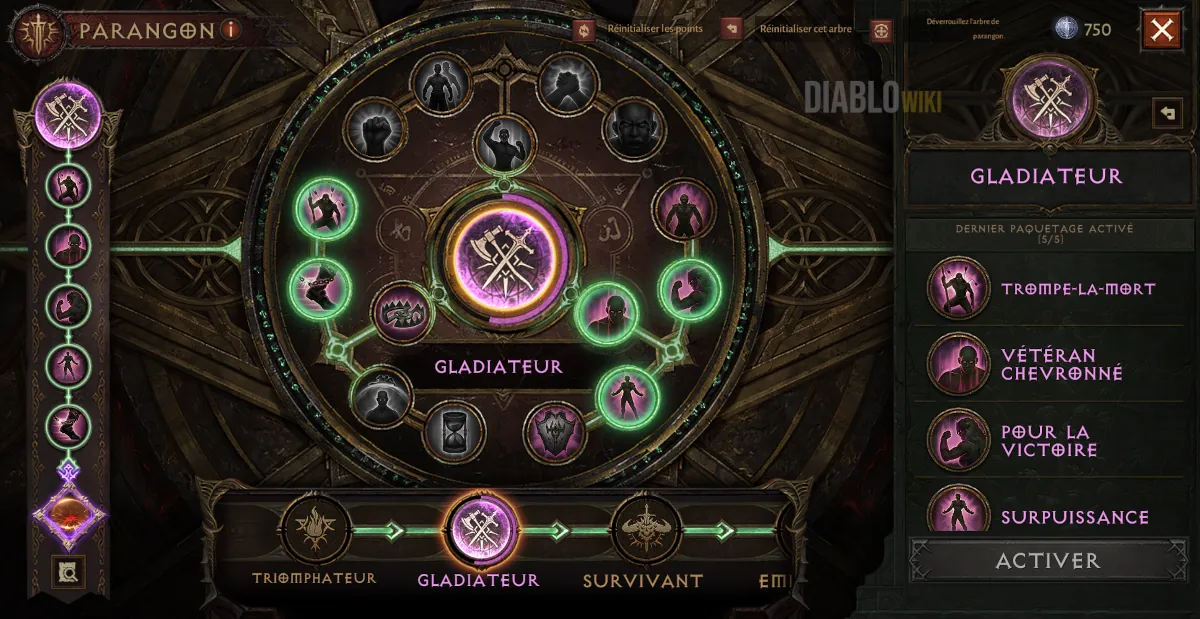Choose Réinitialiser cet arbre
This screenshot has height=619, width=1200.
click(x=732, y=29)
